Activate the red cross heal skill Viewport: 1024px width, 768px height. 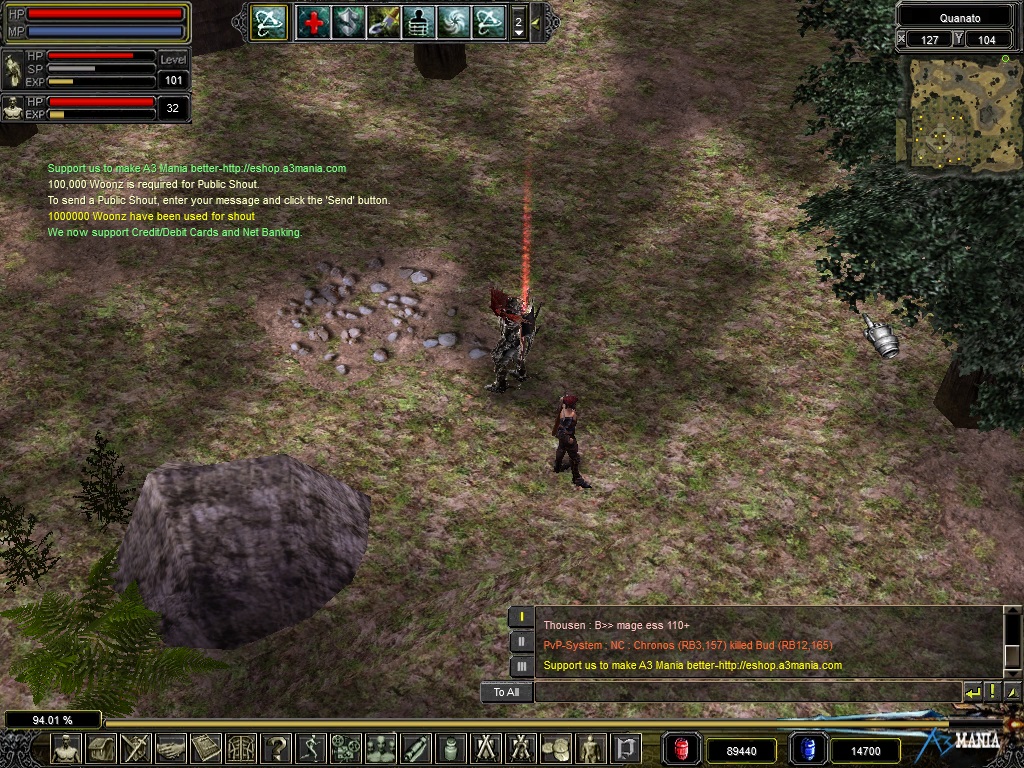(314, 22)
